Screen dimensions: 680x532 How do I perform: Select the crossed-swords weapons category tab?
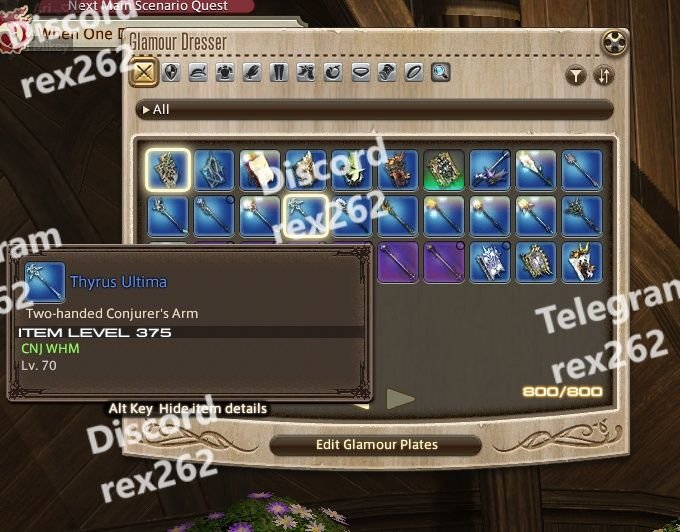tap(146, 73)
